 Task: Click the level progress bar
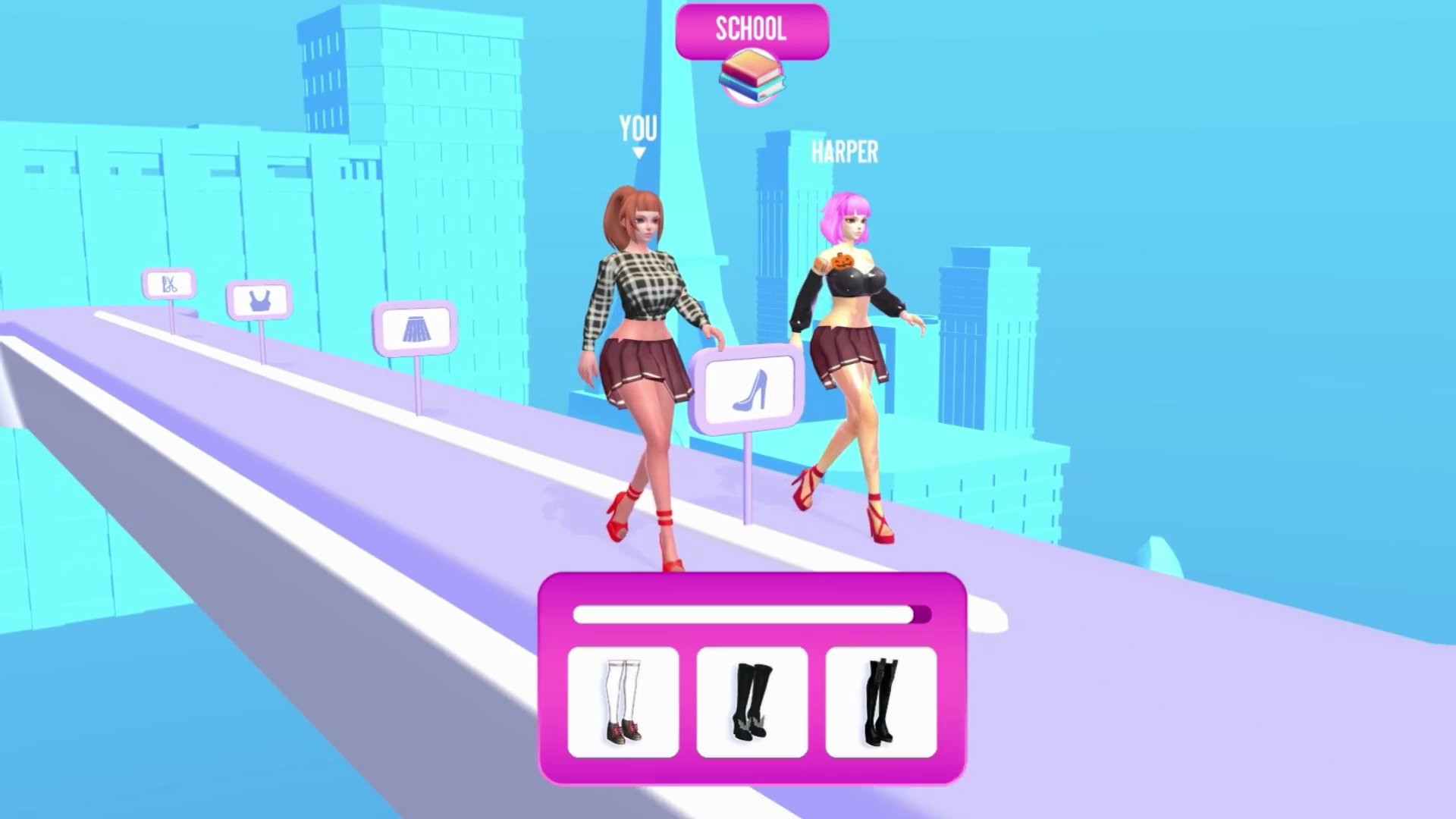pos(752,616)
